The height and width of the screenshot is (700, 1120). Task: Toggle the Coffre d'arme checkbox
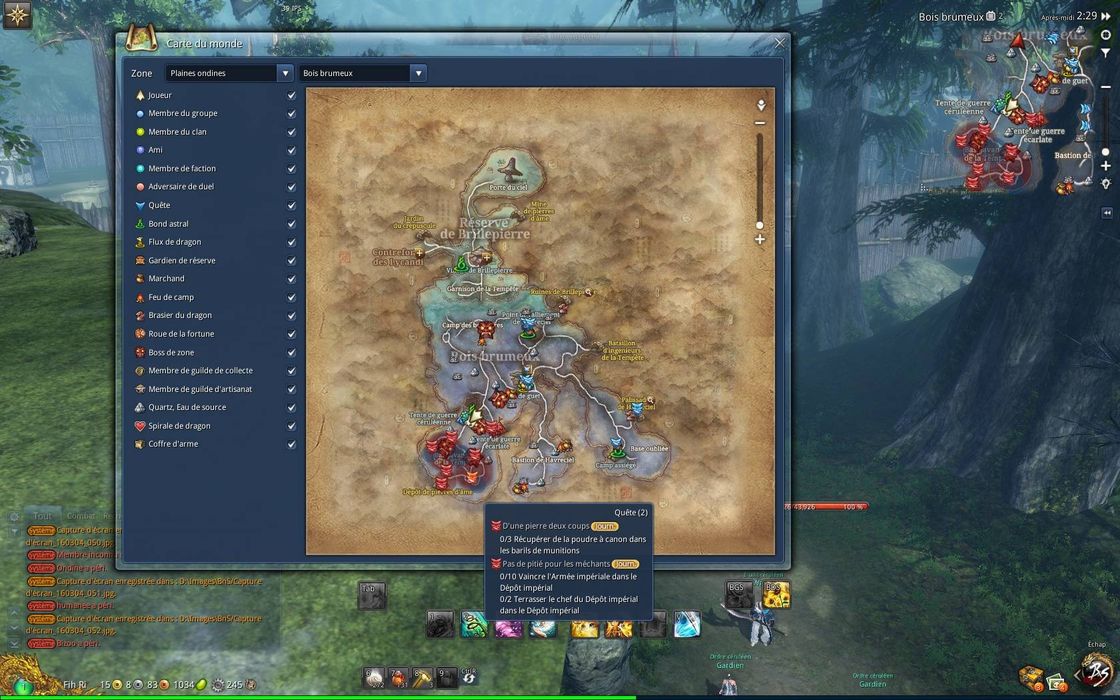click(x=292, y=444)
